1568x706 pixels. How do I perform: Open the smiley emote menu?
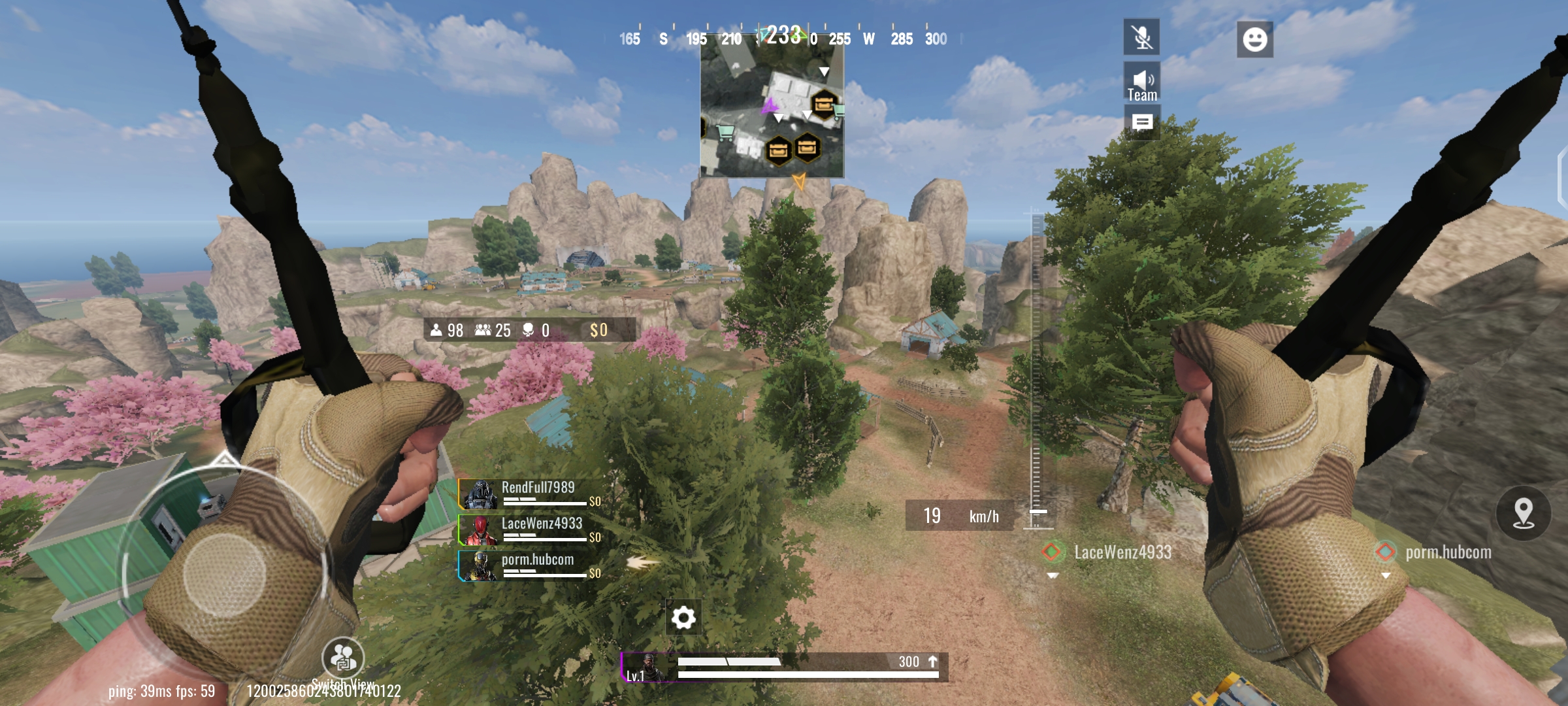click(1254, 39)
